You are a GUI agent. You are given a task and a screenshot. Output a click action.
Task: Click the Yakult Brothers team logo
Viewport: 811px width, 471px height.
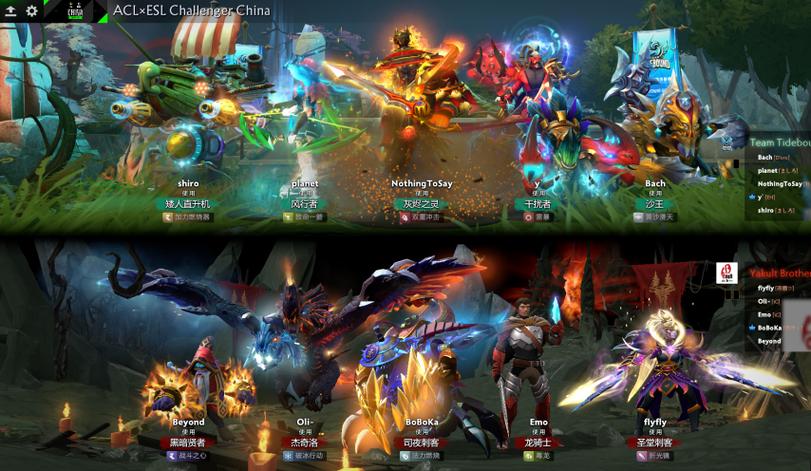pyautogui.click(x=727, y=272)
